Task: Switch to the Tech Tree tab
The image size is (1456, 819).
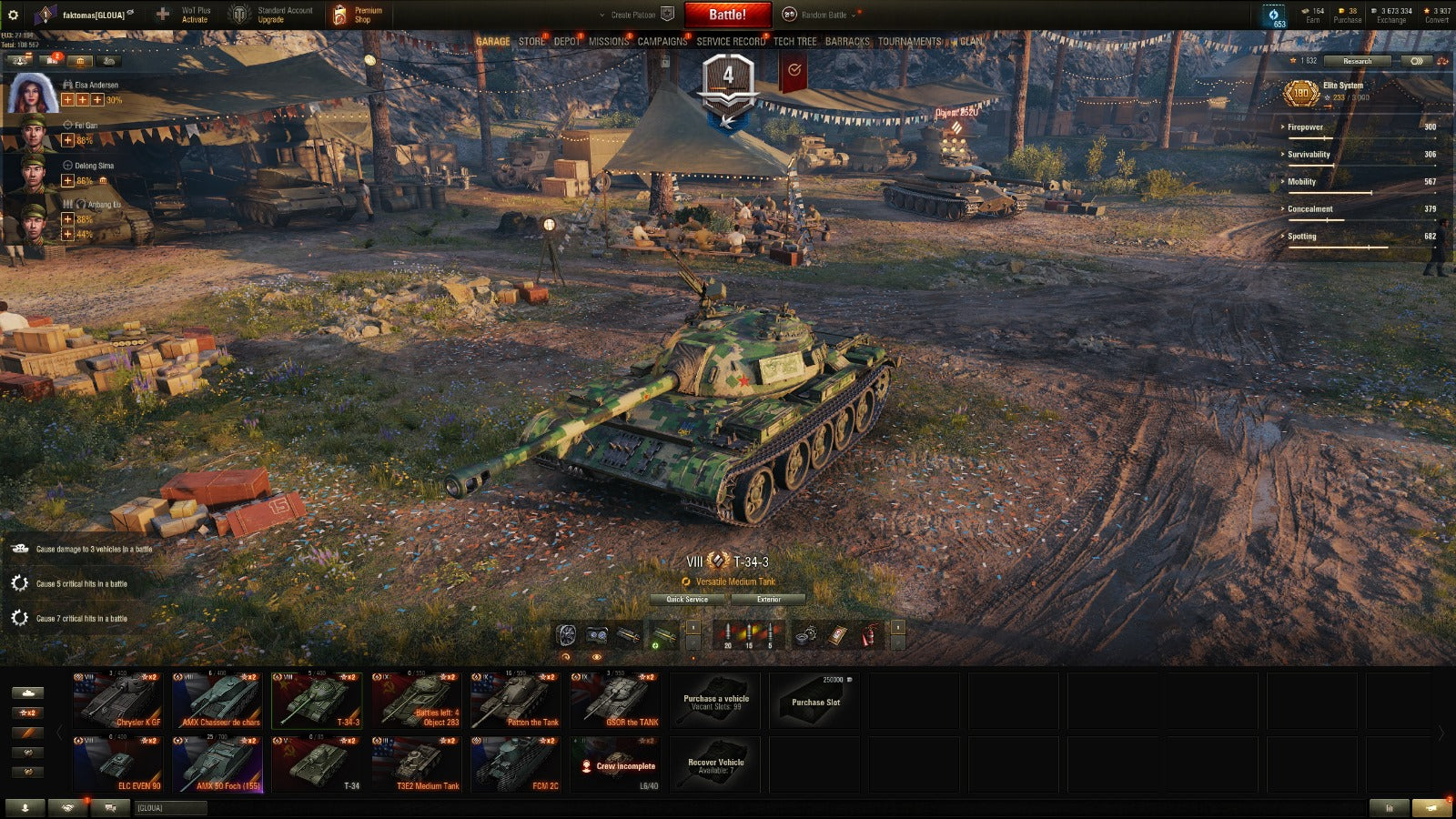Action: point(794,42)
